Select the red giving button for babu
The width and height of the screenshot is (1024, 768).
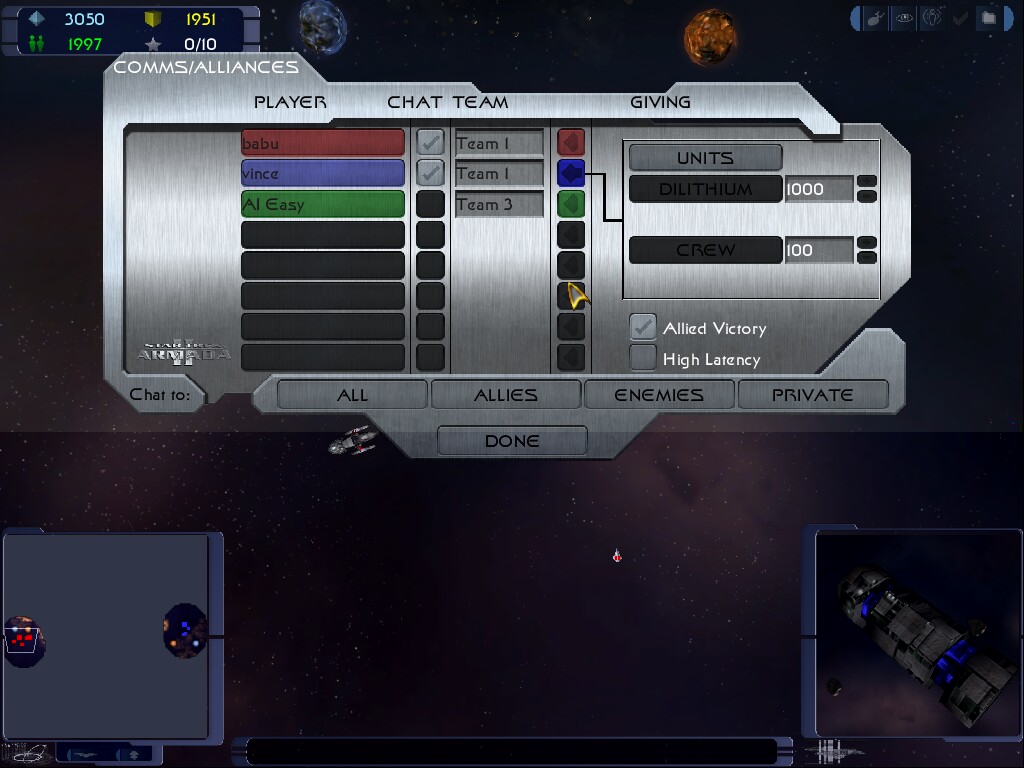point(571,143)
